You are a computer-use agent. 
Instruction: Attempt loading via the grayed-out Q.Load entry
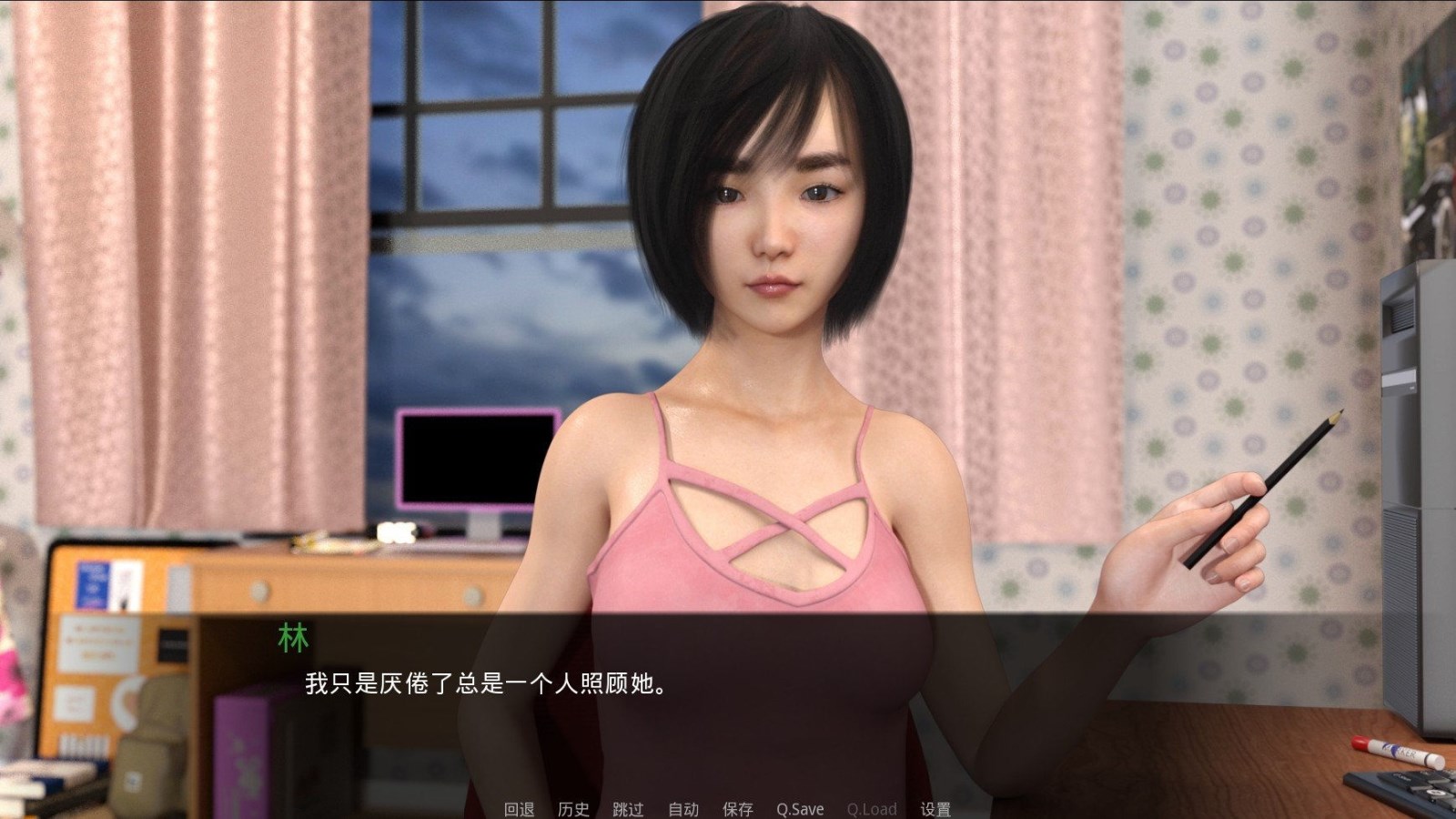871,808
